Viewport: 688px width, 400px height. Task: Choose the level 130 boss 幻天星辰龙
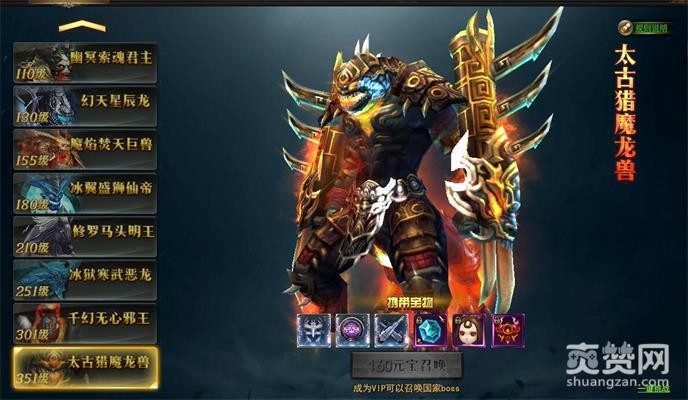[x=85, y=105]
